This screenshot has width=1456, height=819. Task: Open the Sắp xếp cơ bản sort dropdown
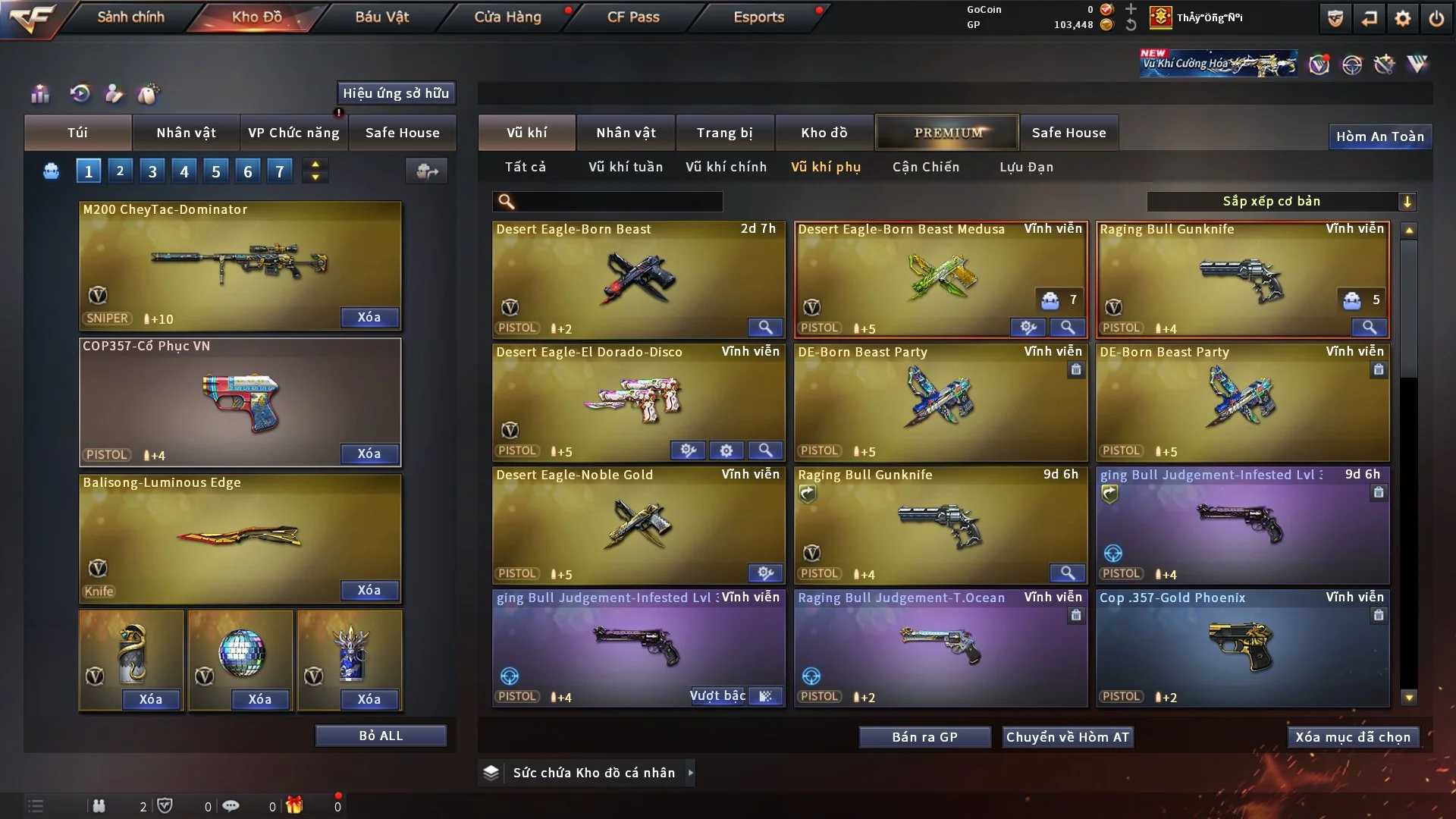(x=1281, y=201)
